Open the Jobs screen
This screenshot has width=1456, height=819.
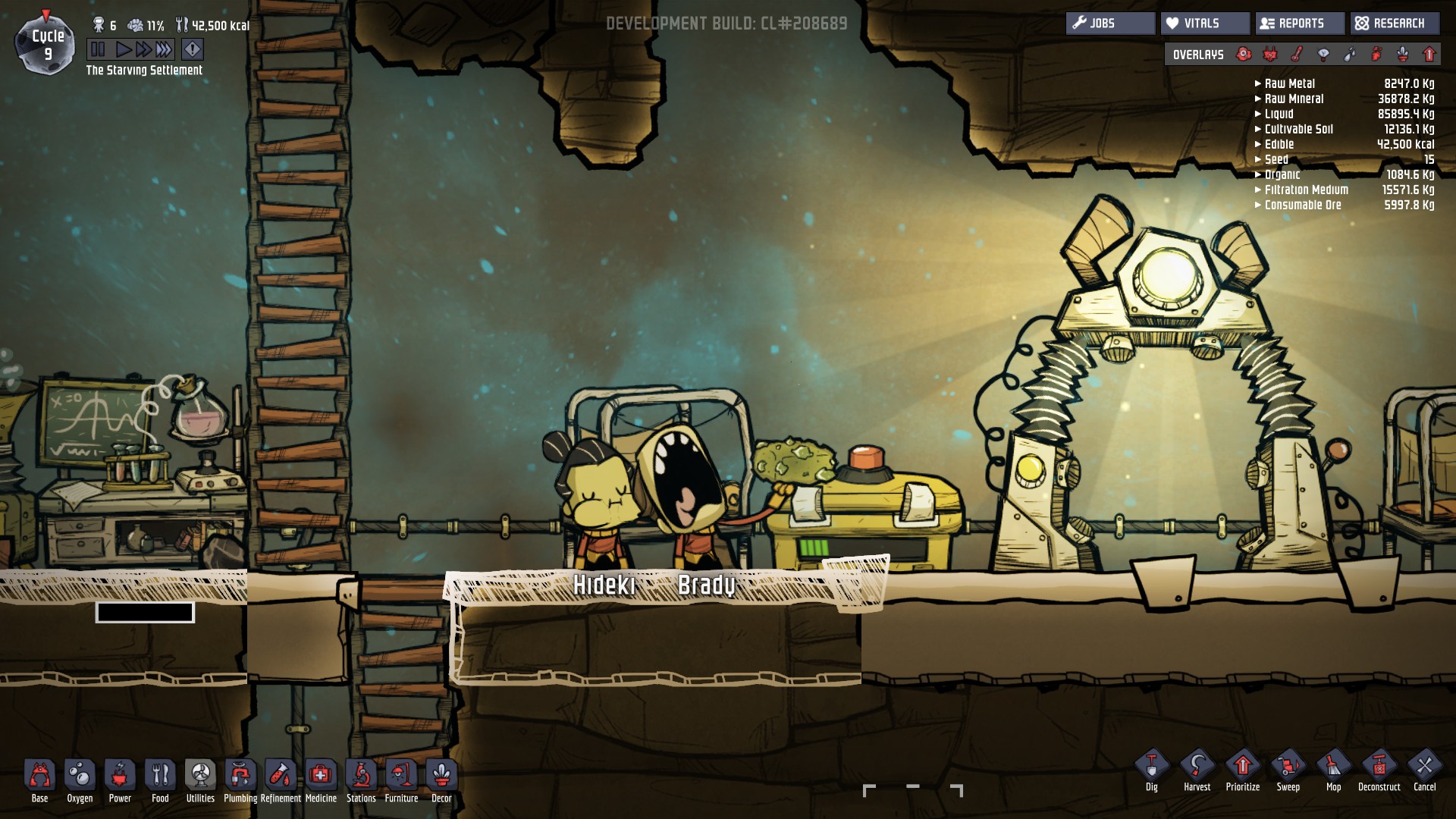(x=1109, y=23)
